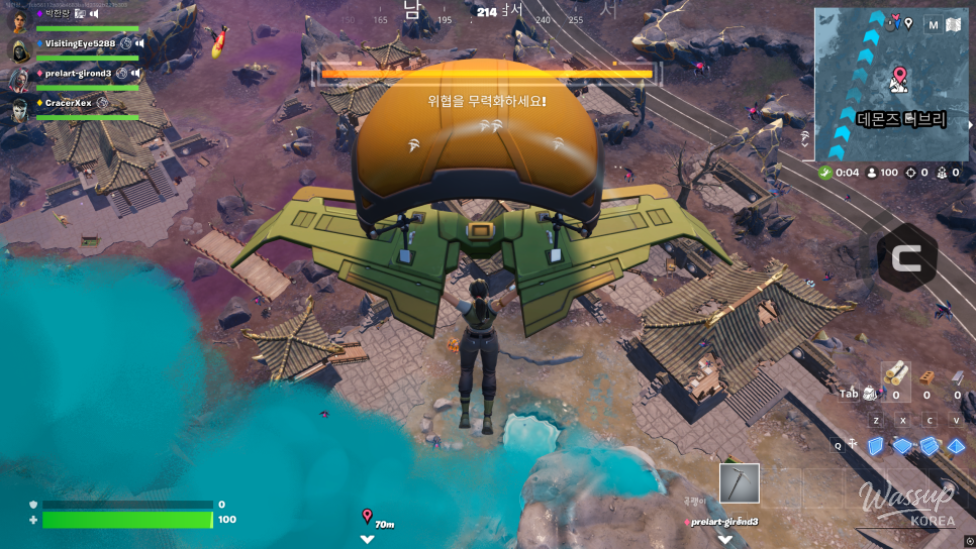This screenshot has width=976, height=549.
Task: Select CracerXex in the squad list
Action: point(67,103)
